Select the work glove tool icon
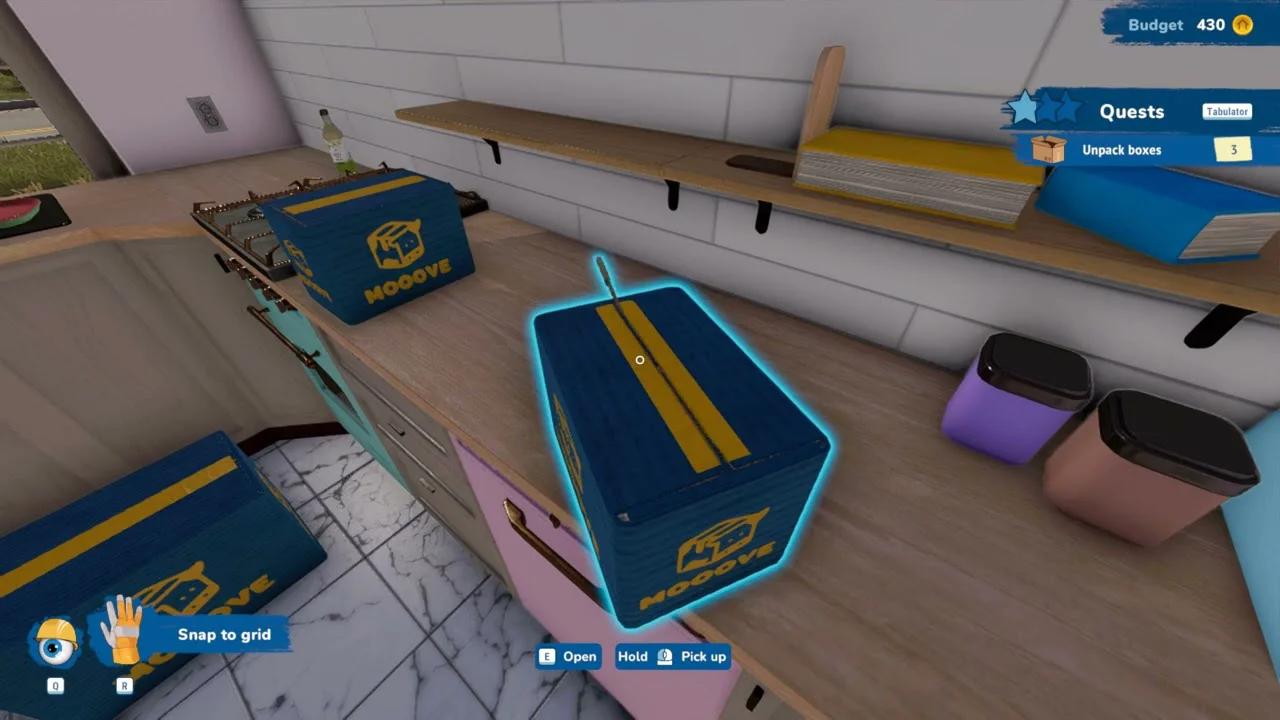Viewport: 1280px width, 720px height. (x=118, y=632)
